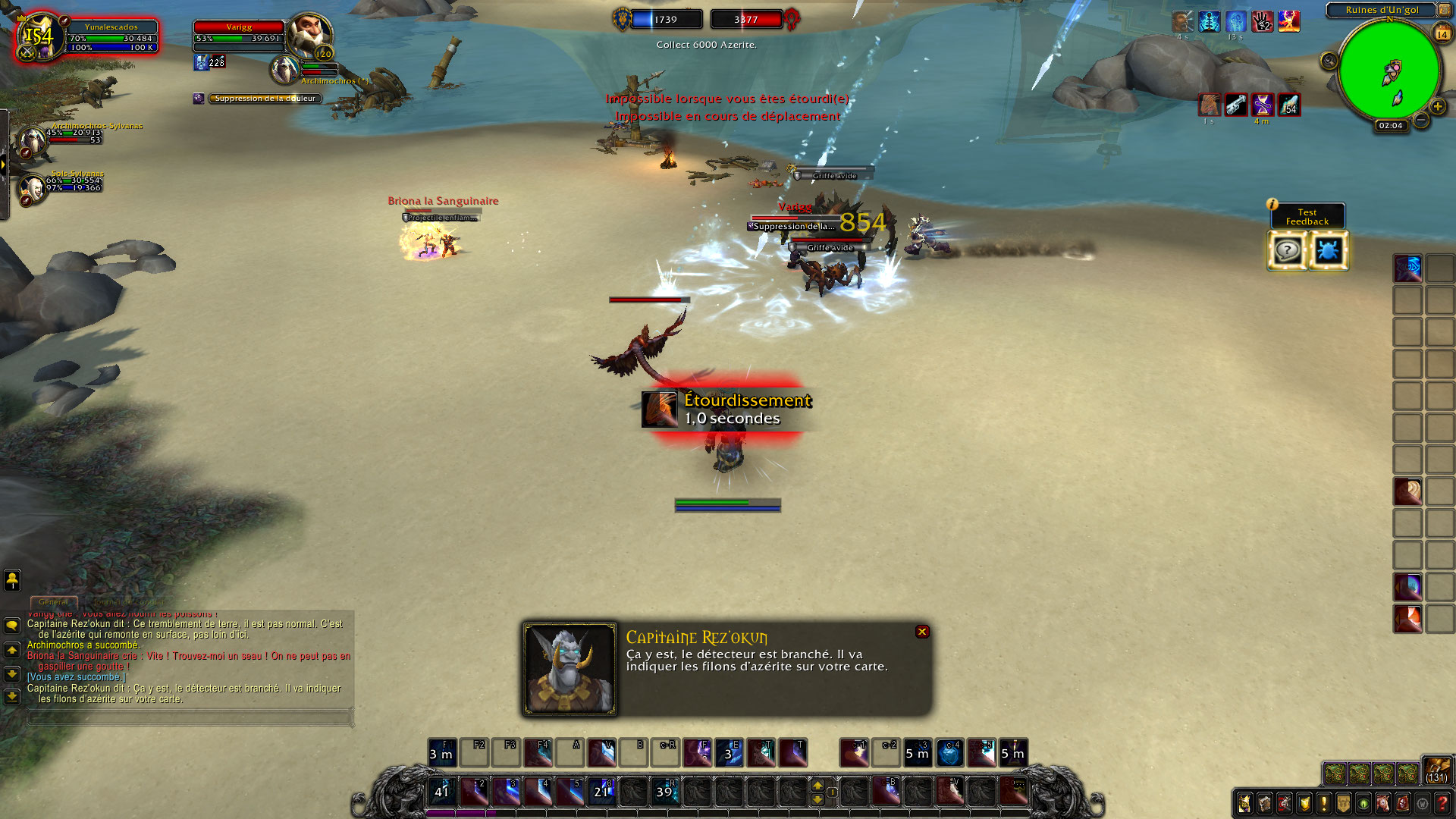Open the green eye group finder button
The height and width of the screenshot is (819, 1456).
1363,803
